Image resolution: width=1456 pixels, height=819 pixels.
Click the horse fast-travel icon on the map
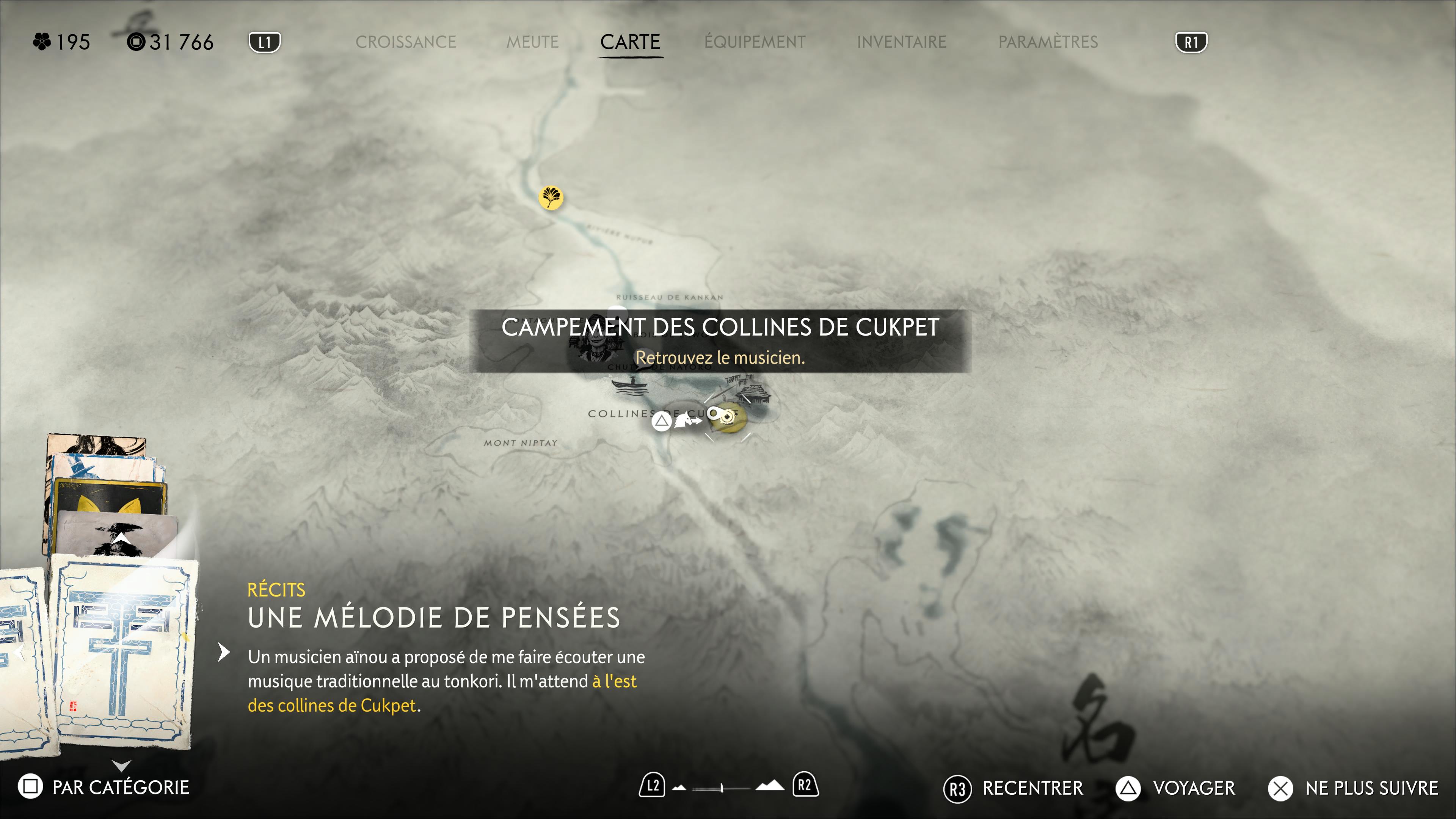684,420
